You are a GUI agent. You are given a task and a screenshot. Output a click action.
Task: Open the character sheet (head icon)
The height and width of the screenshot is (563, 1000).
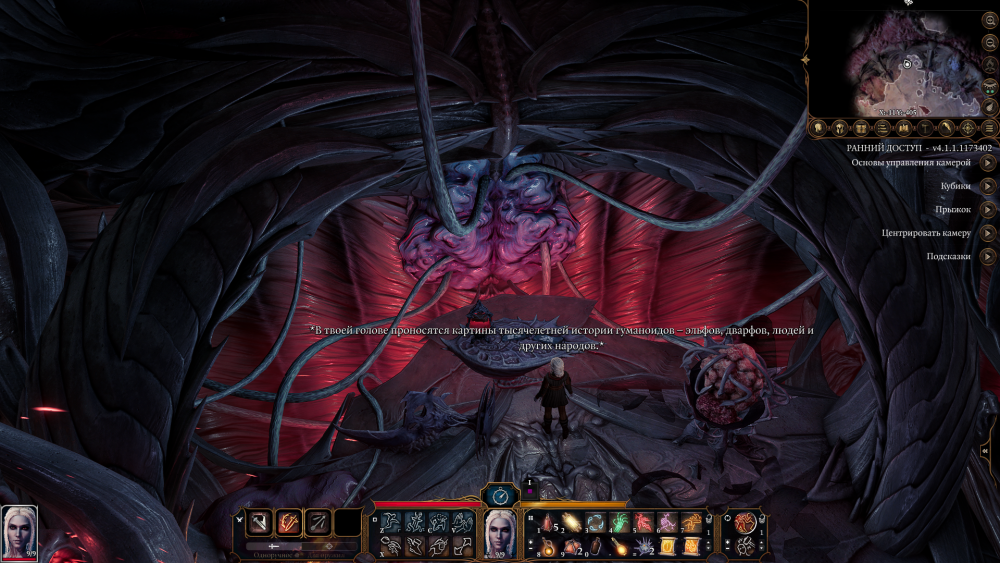click(x=819, y=128)
